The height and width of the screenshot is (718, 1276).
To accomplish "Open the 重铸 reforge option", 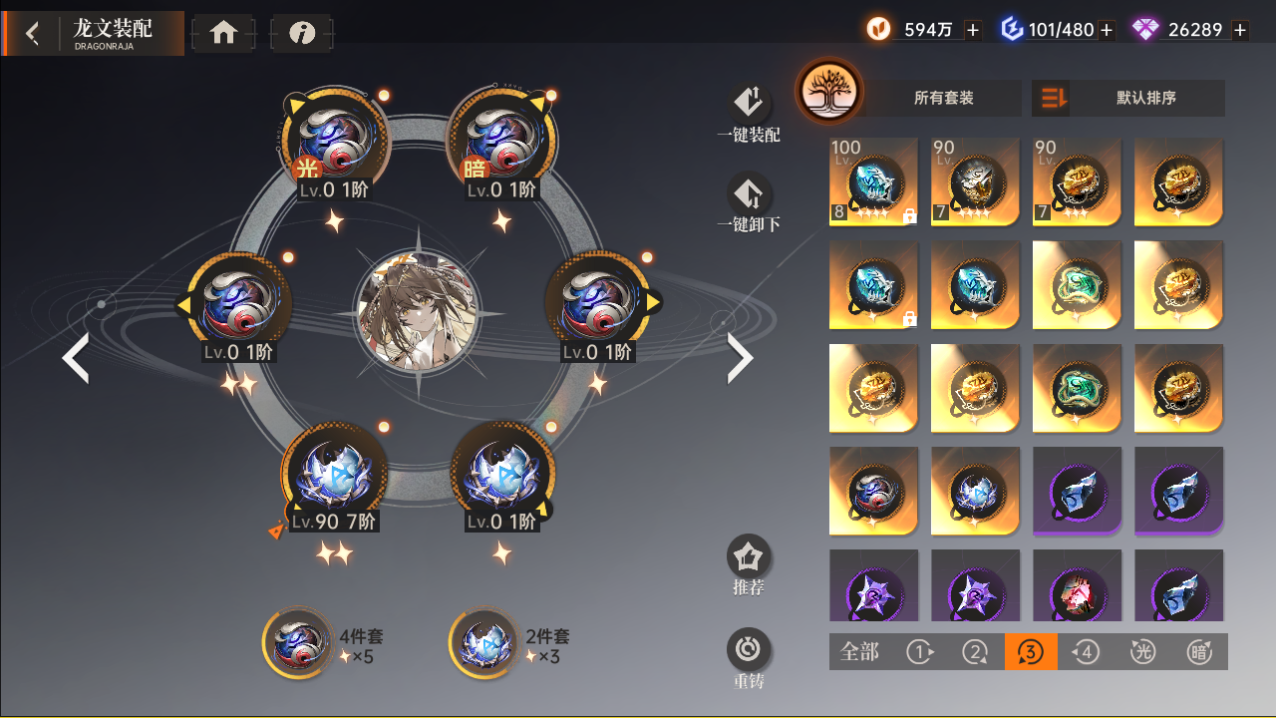I will coord(748,659).
